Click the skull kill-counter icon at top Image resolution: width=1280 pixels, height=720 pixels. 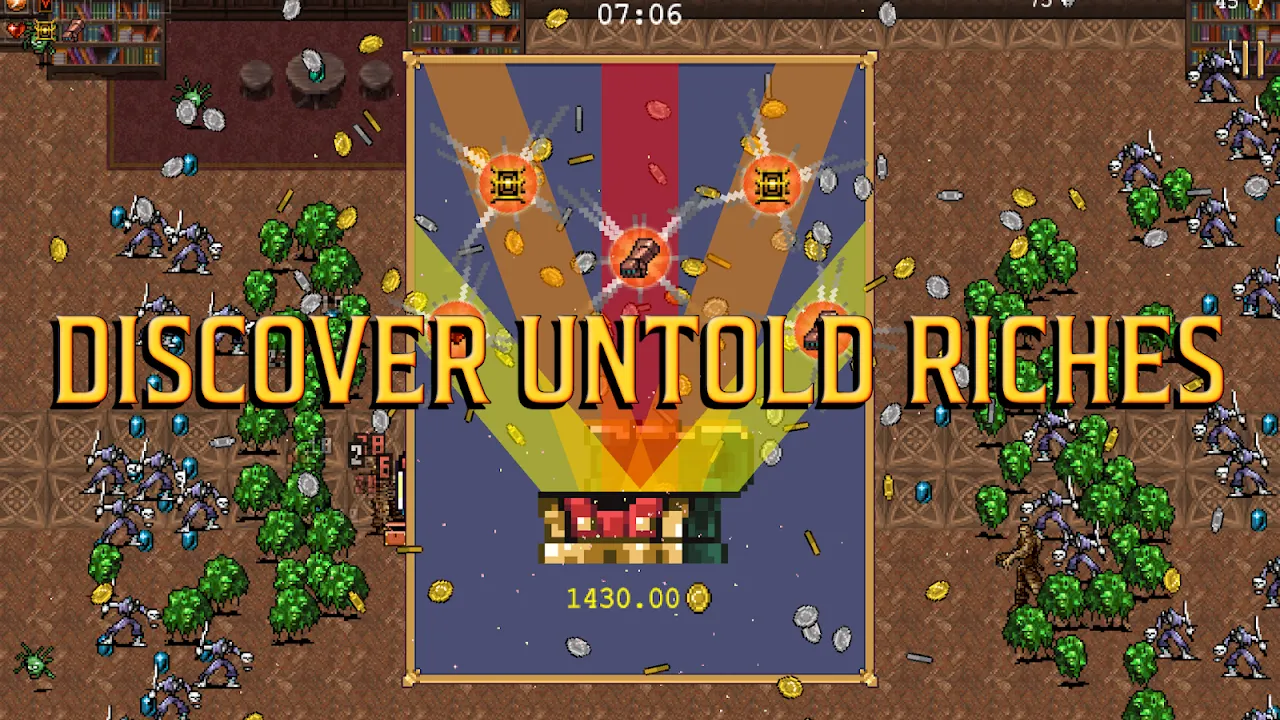tap(1067, 5)
